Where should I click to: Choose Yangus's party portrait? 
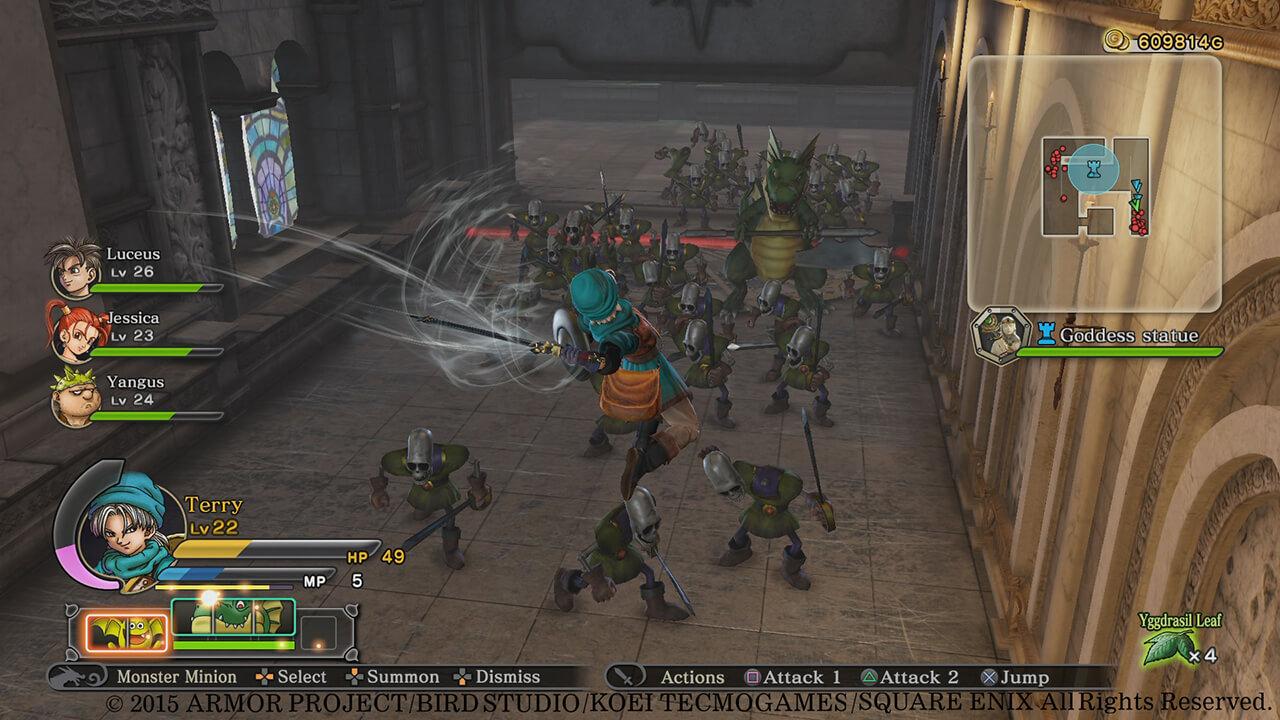(75, 394)
